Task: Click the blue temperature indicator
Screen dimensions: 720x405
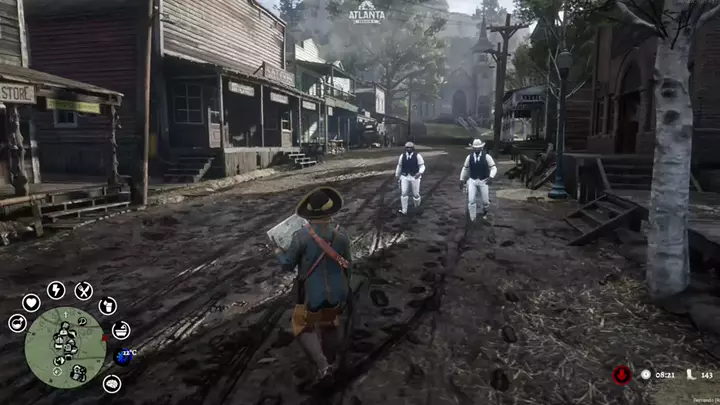Action: click(x=124, y=355)
